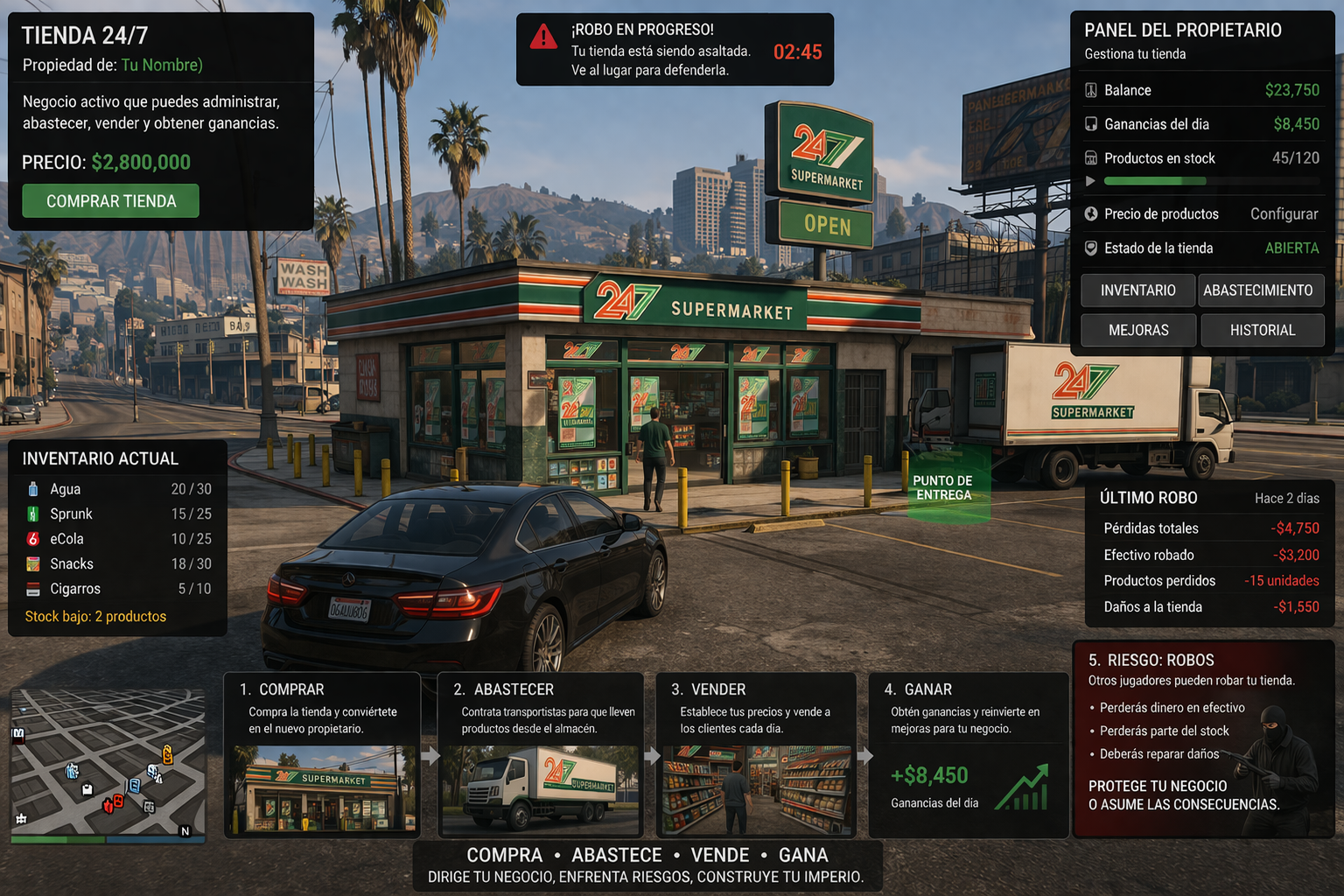
Task: Click the COMPRAR TIENDA button
Action: 111,201
